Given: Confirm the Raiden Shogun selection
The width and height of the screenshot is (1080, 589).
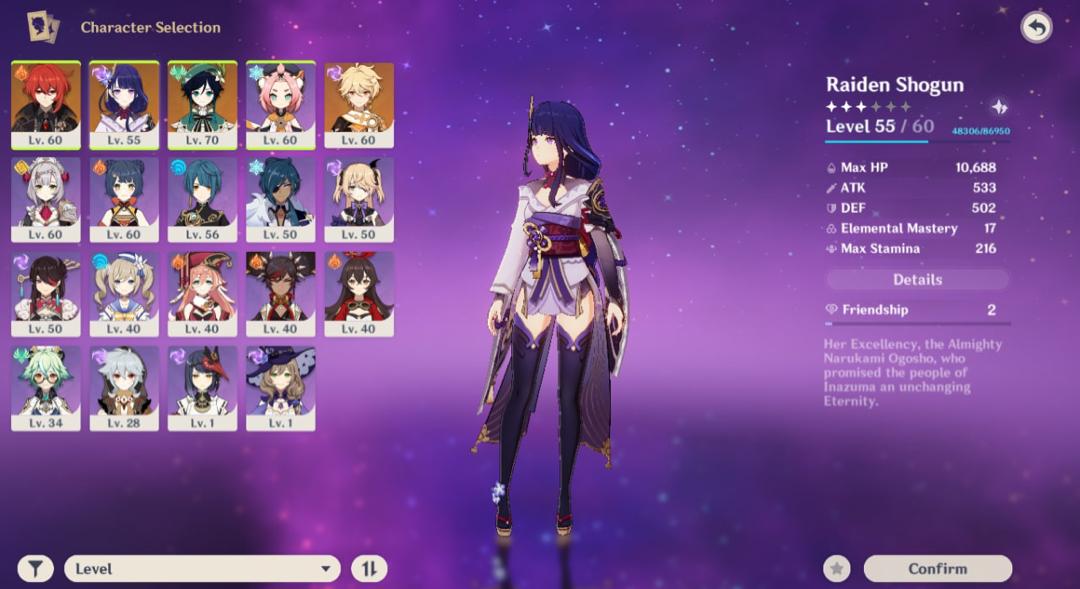Looking at the screenshot, I should 937,569.
